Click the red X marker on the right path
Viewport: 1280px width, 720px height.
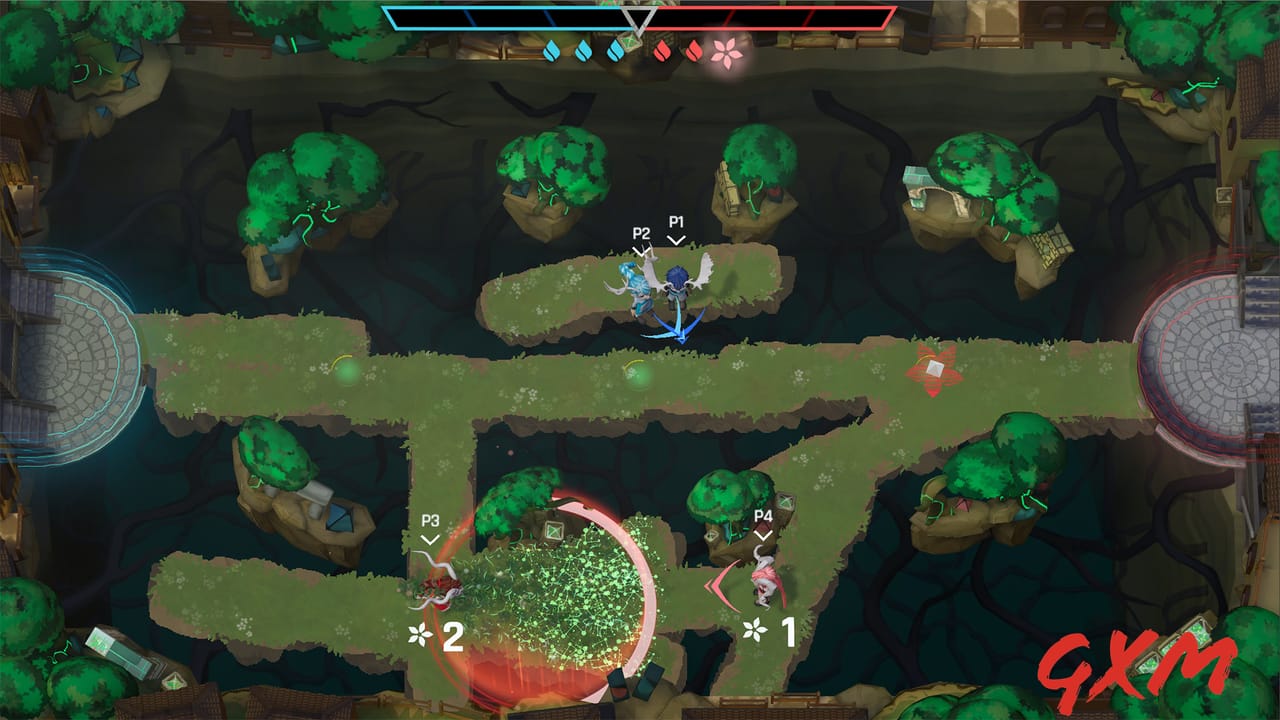coord(934,369)
